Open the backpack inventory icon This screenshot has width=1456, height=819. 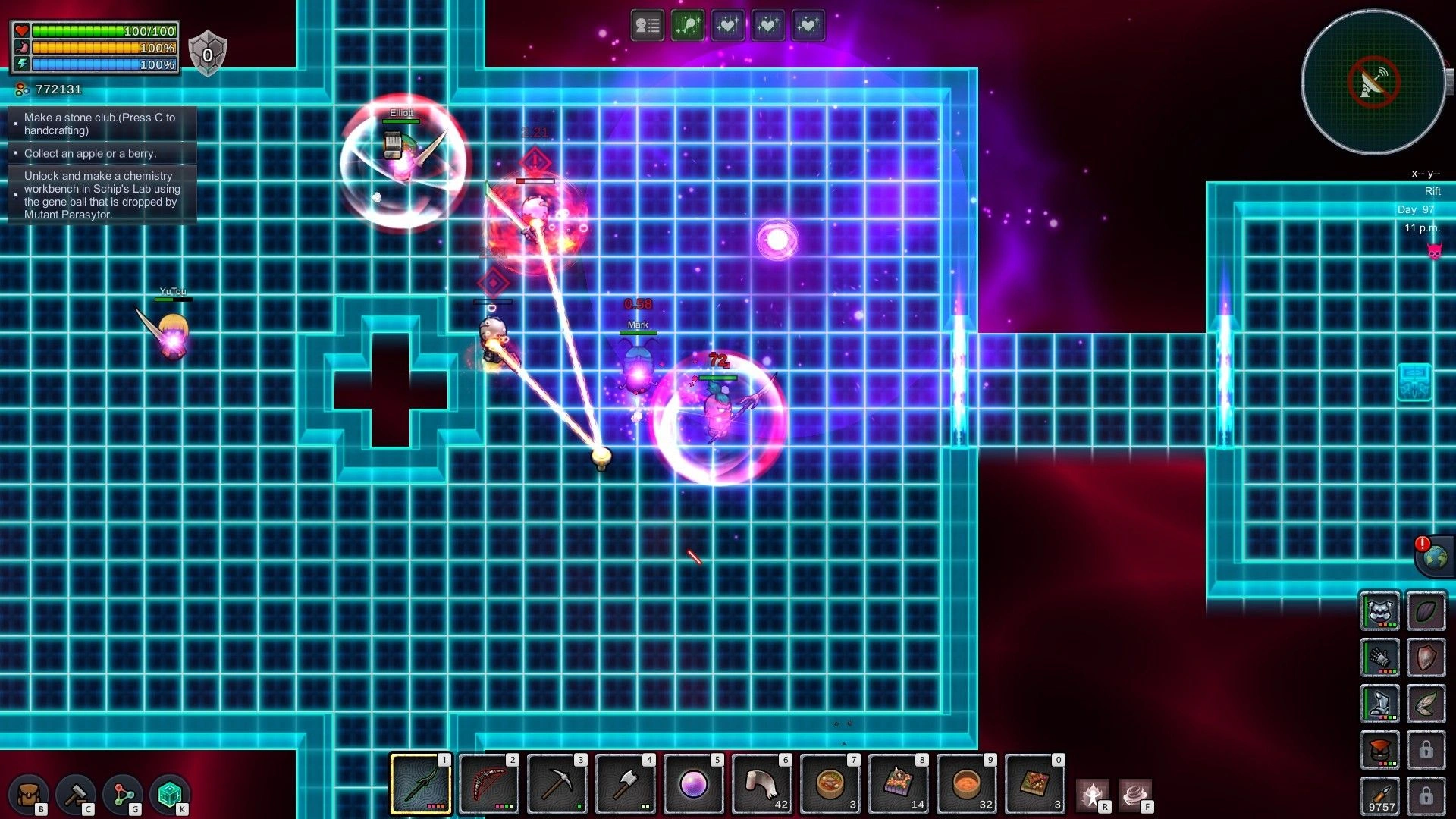pos(29,794)
